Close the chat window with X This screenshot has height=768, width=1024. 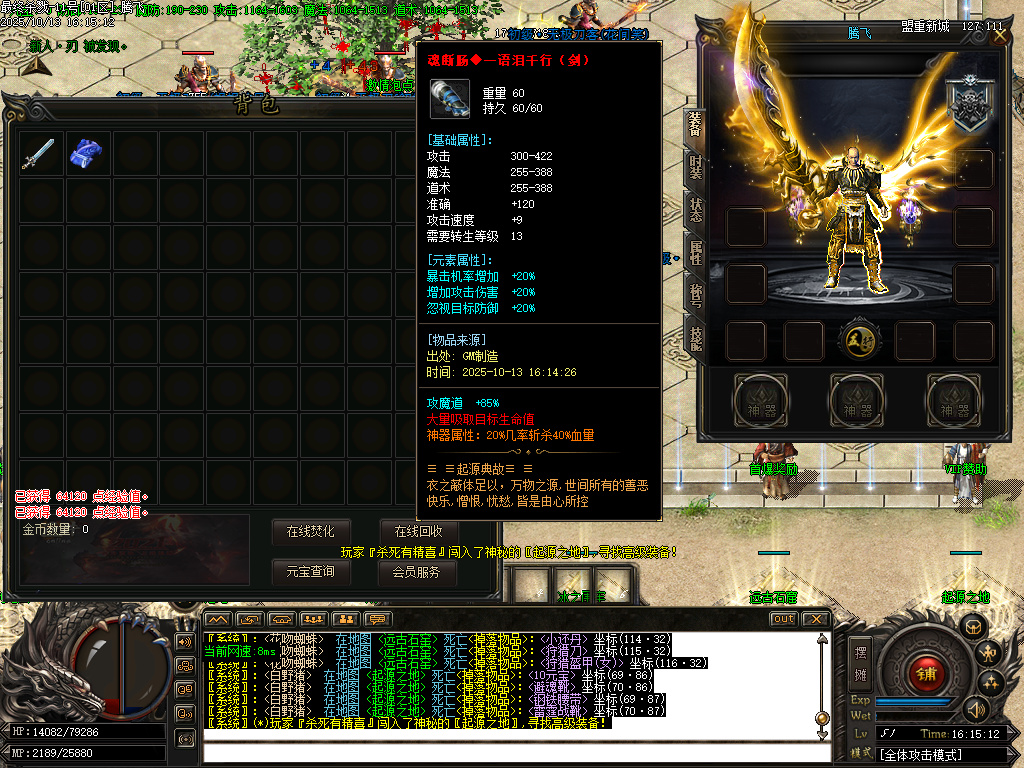[x=815, y=619]
